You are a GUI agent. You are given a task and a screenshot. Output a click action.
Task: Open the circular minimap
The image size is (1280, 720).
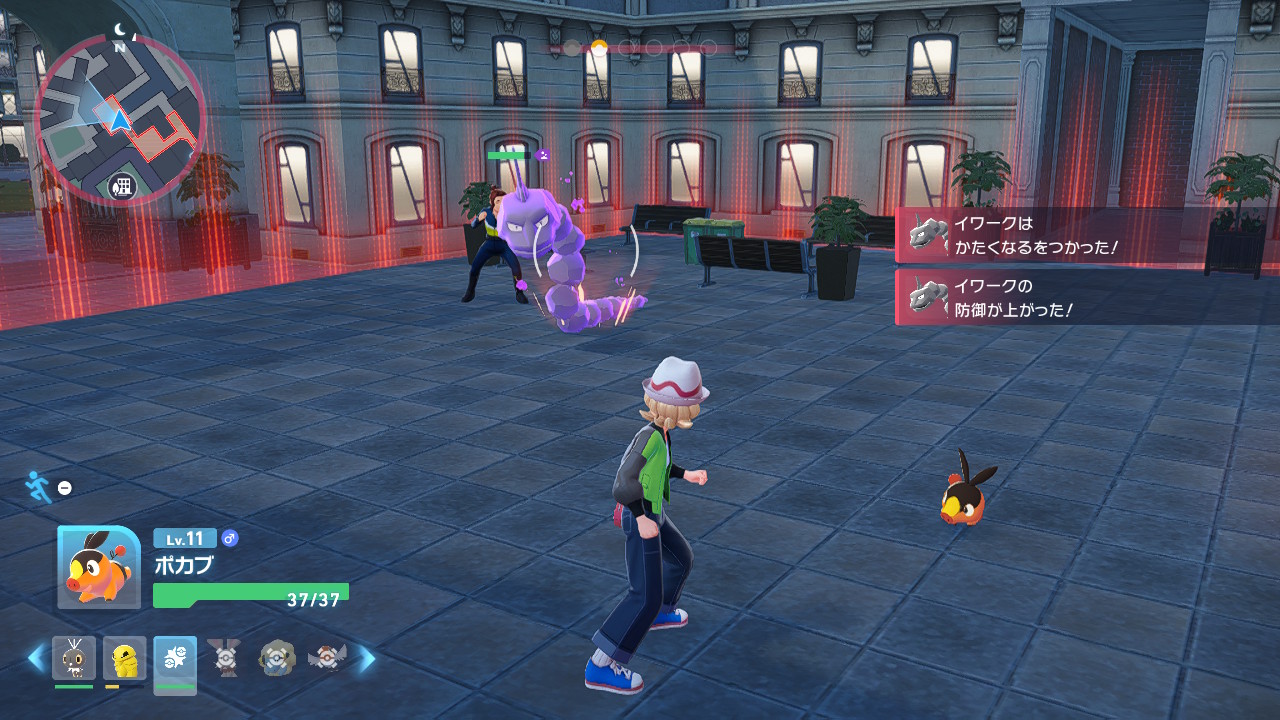pyautogui.click(x=120, y=120)
